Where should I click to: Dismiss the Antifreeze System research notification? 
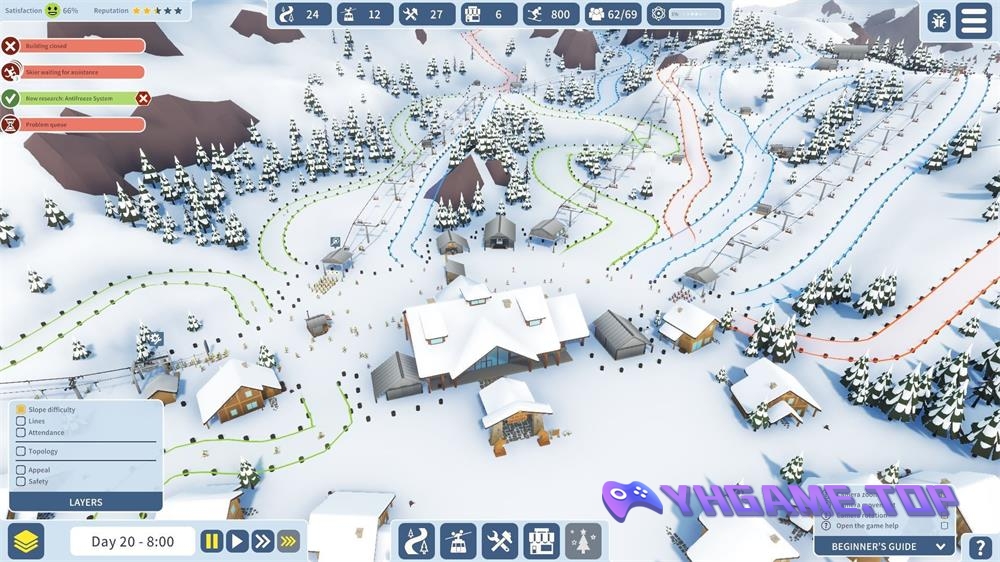point(143,98)
